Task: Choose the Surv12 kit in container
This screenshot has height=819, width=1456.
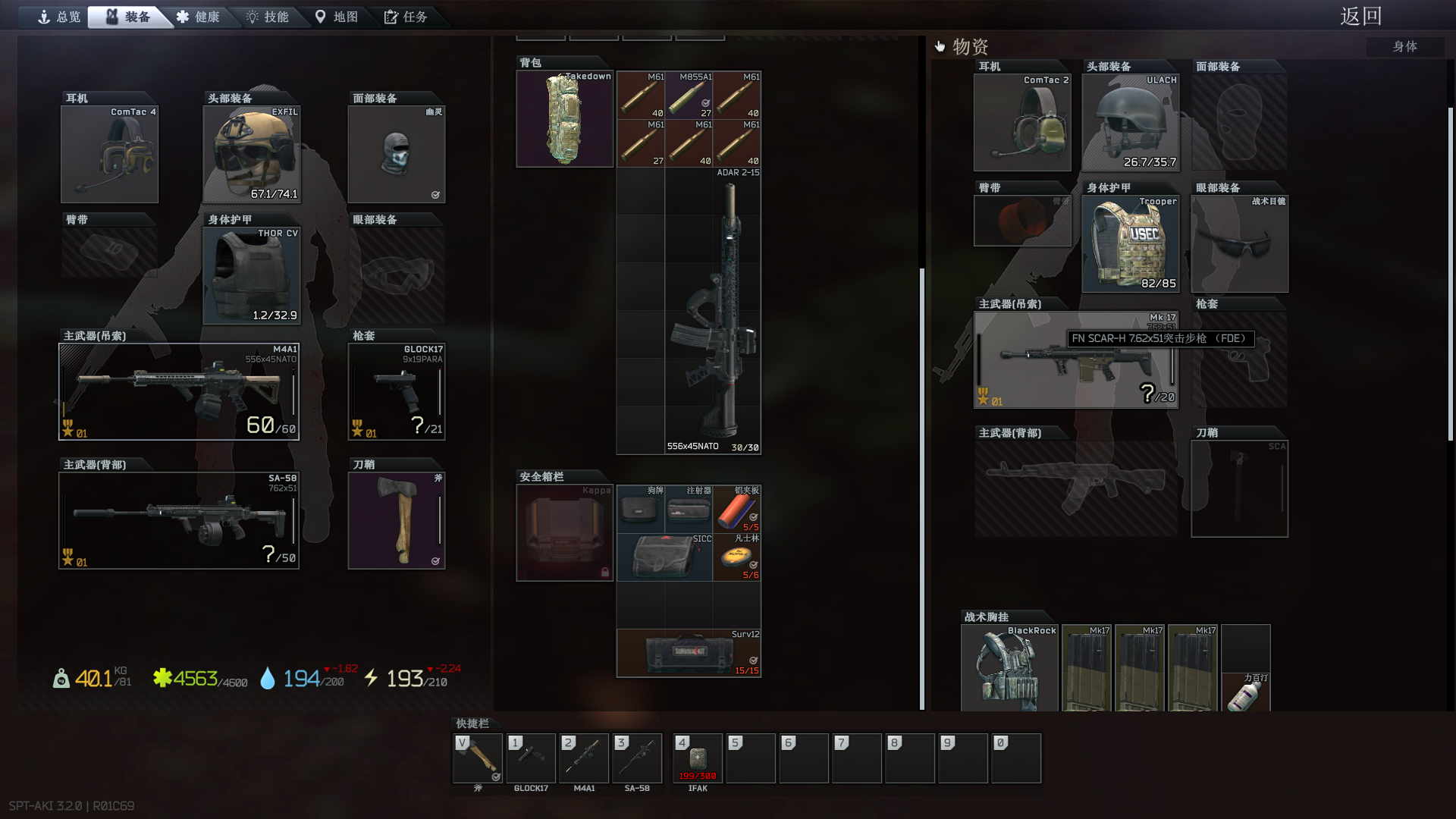Action: (x=689, y=653)
